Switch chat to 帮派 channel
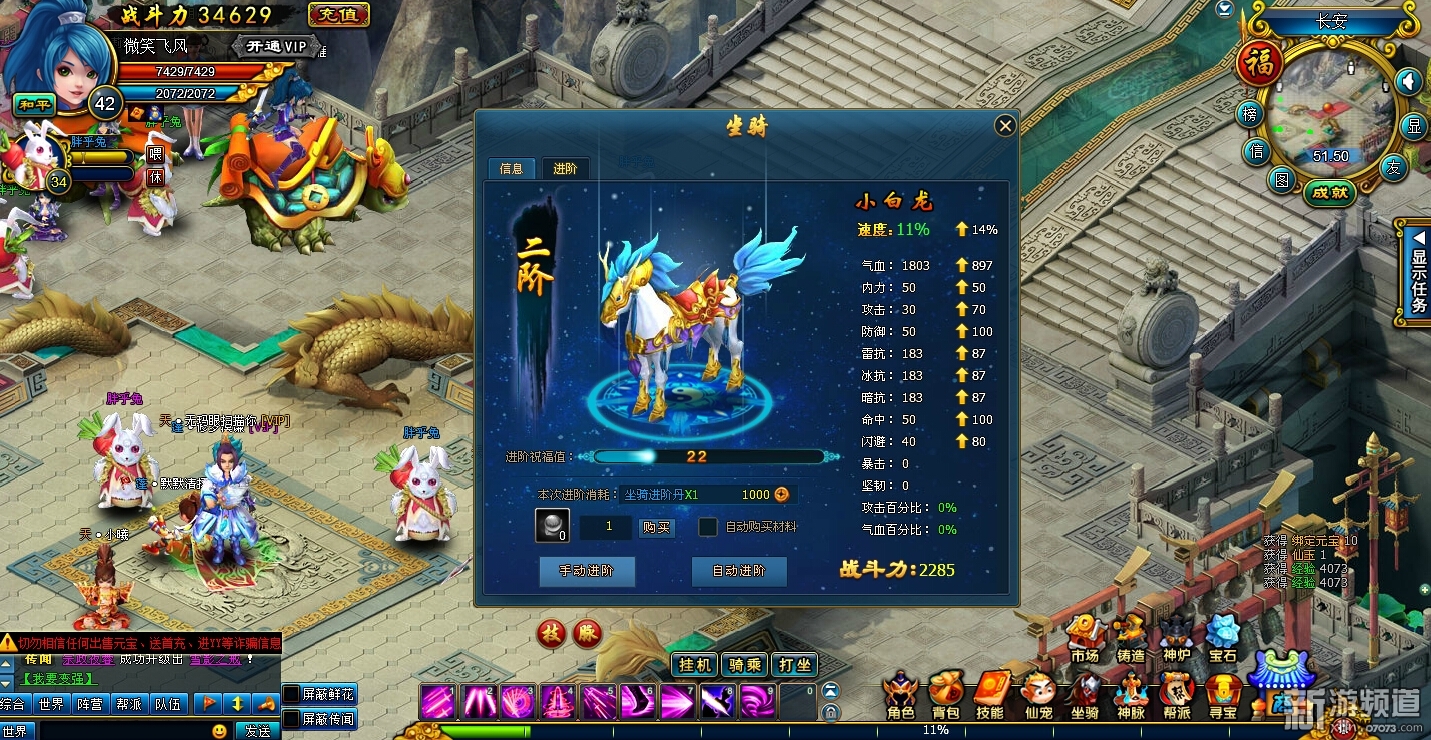The height and width of the screenshot is (740, 1431). tap(128, 704)
